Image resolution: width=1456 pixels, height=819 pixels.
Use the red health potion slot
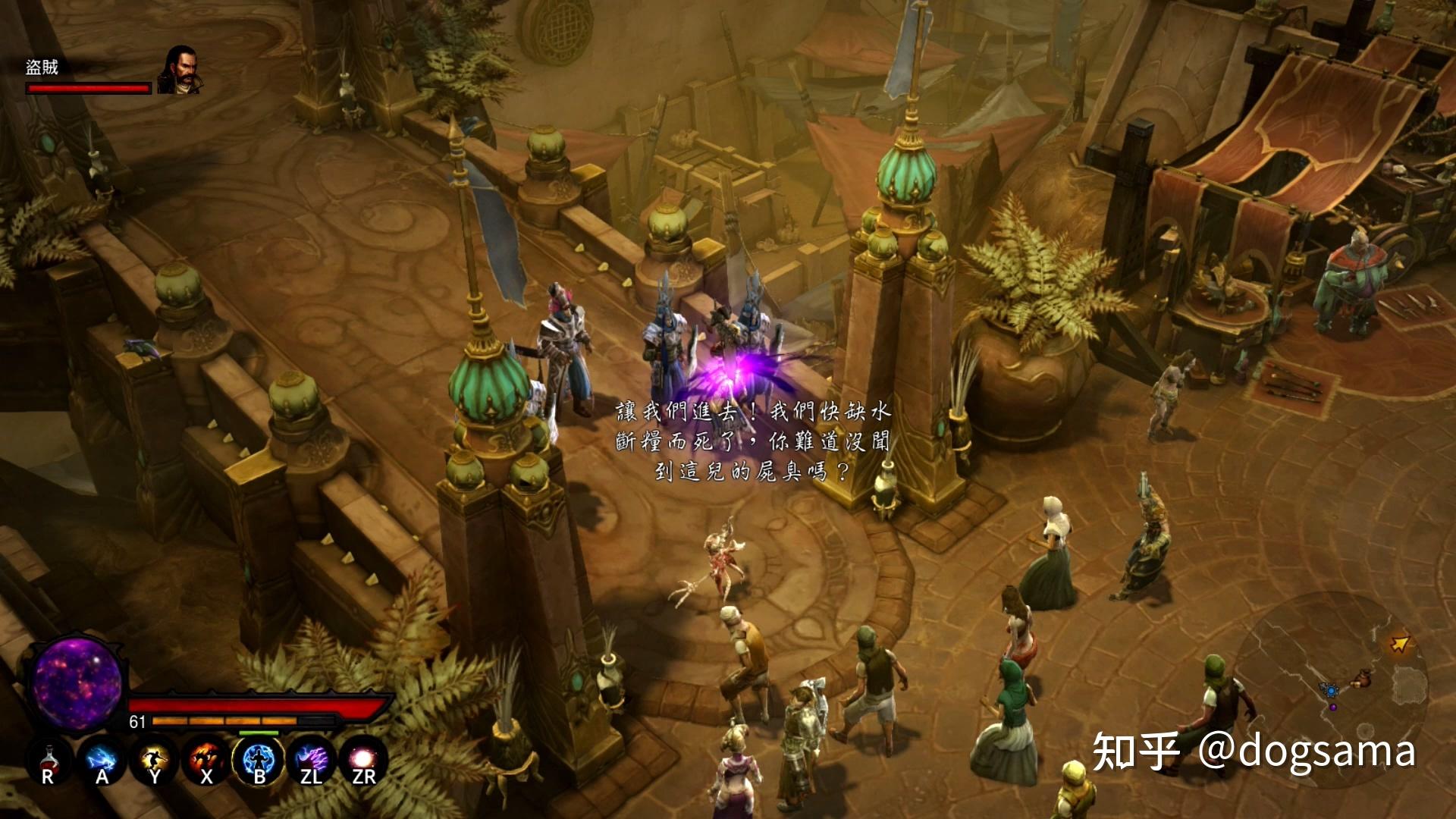(48, 761)
